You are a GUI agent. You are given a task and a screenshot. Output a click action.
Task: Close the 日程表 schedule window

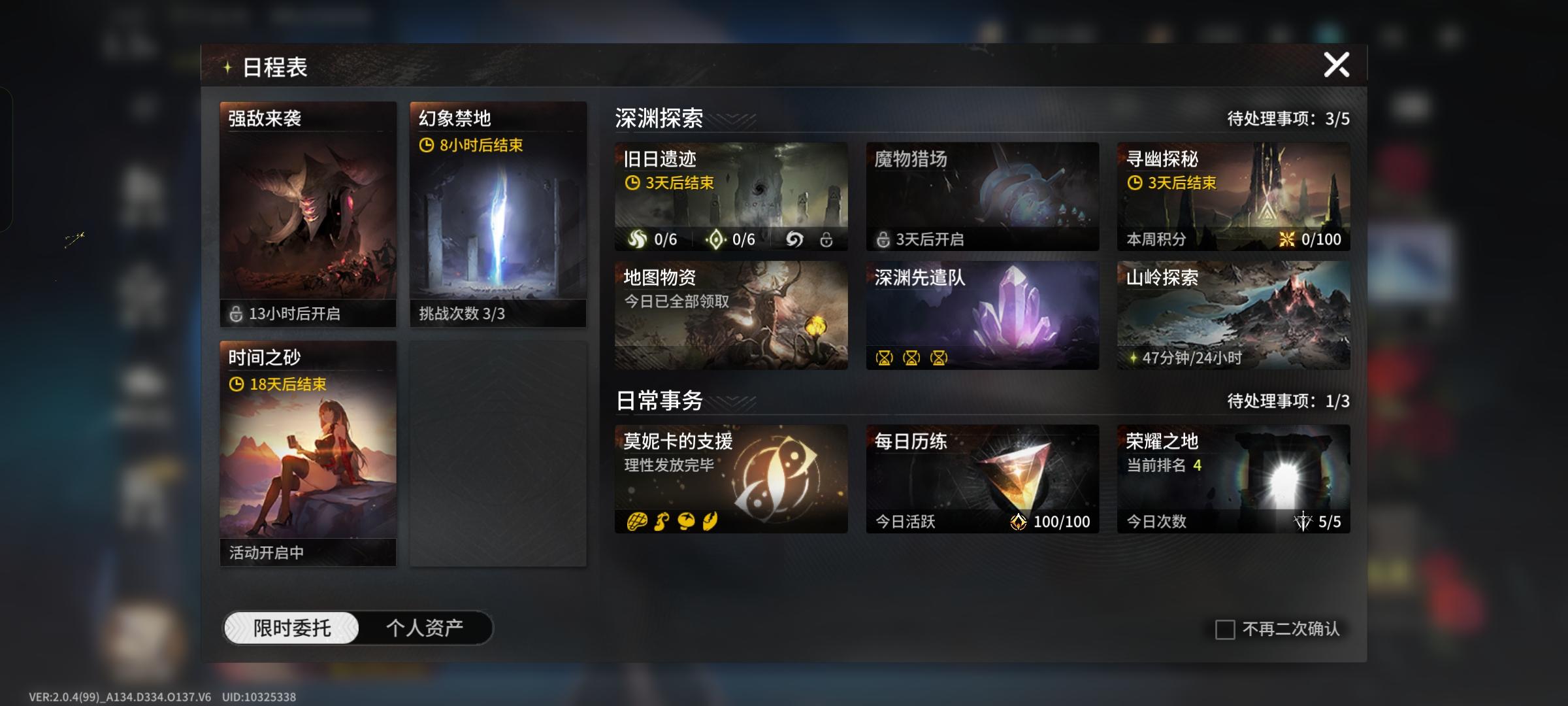click(1338, 64)
